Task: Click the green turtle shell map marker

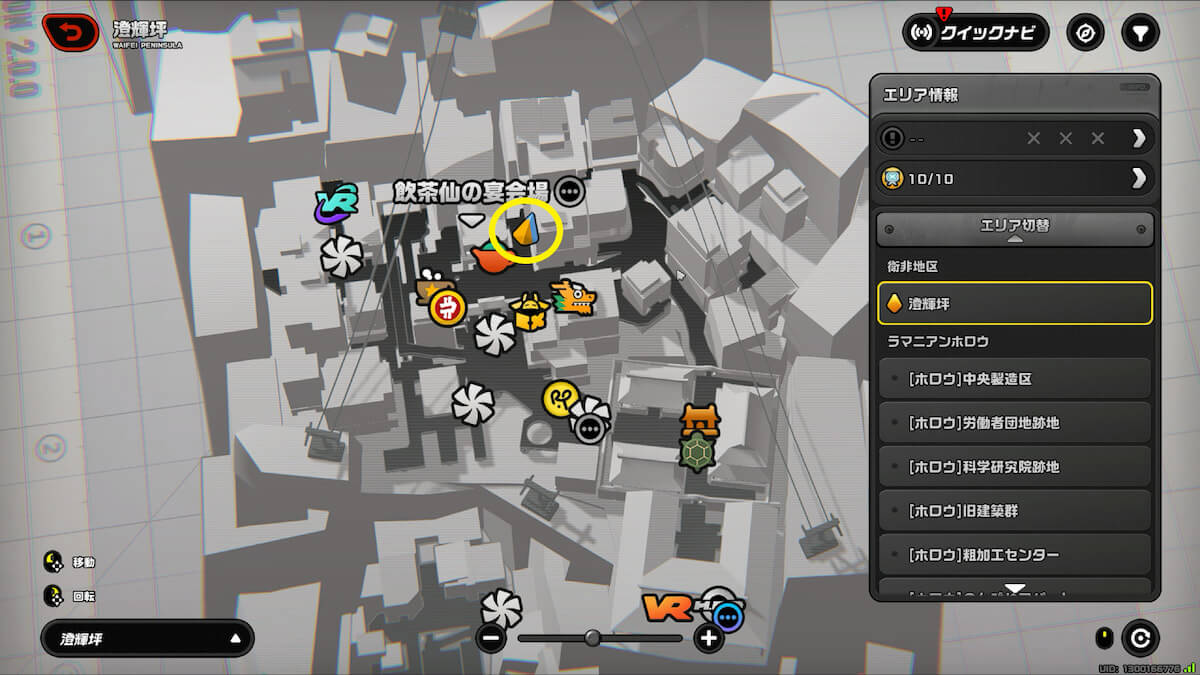Action: tap(699, 452)
